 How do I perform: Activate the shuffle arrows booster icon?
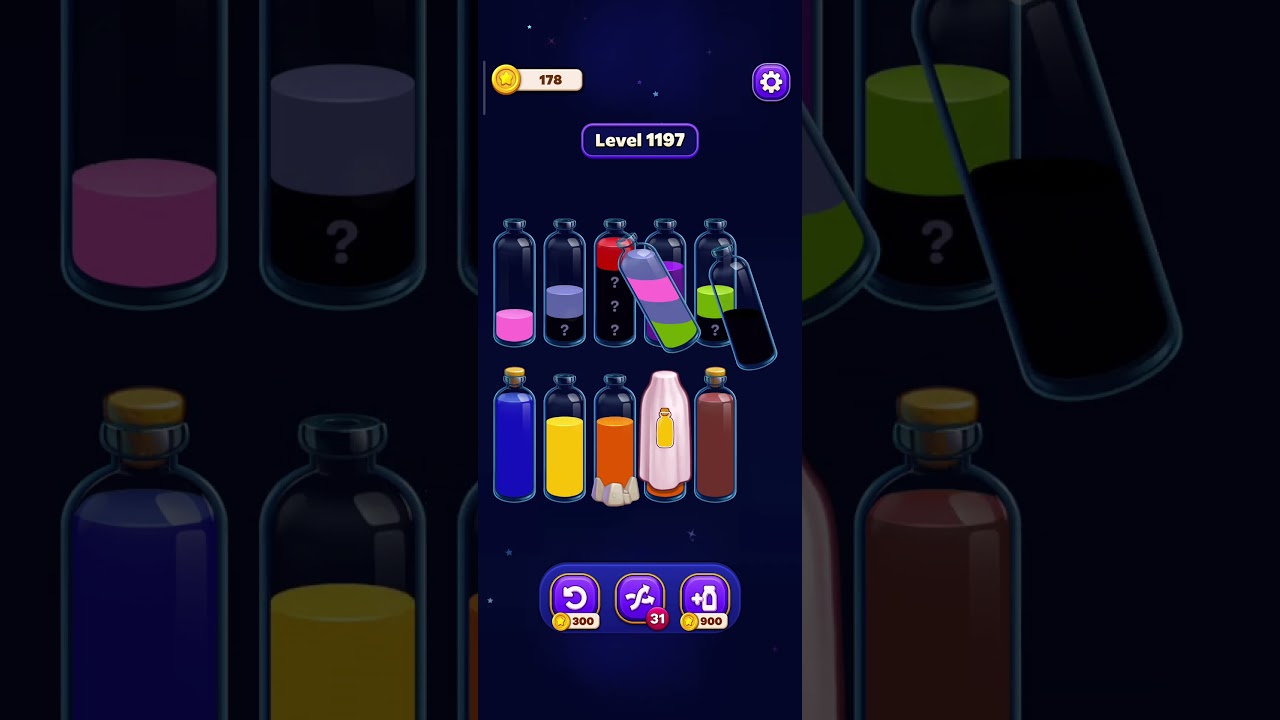pyautogui.click(x=640, y=598)
